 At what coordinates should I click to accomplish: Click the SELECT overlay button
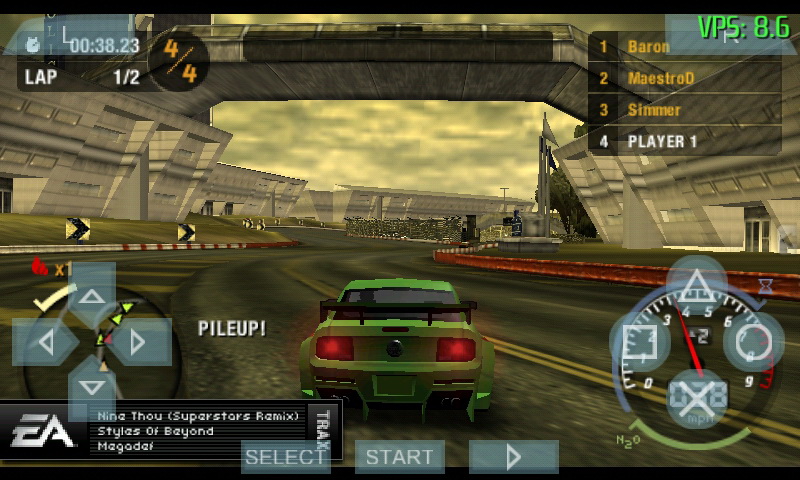(x=286, y=457)
